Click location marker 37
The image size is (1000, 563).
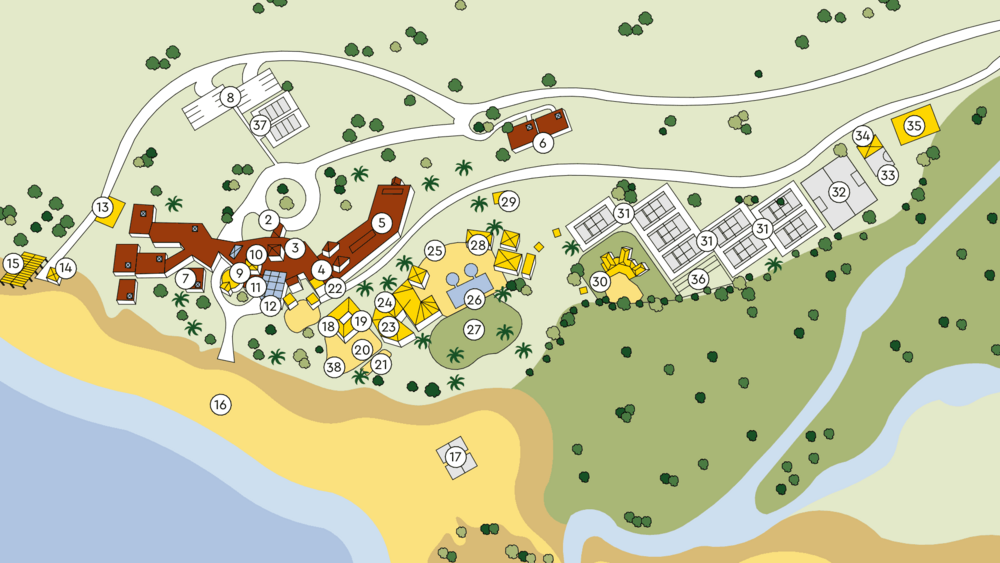click(x=260, y=126)
